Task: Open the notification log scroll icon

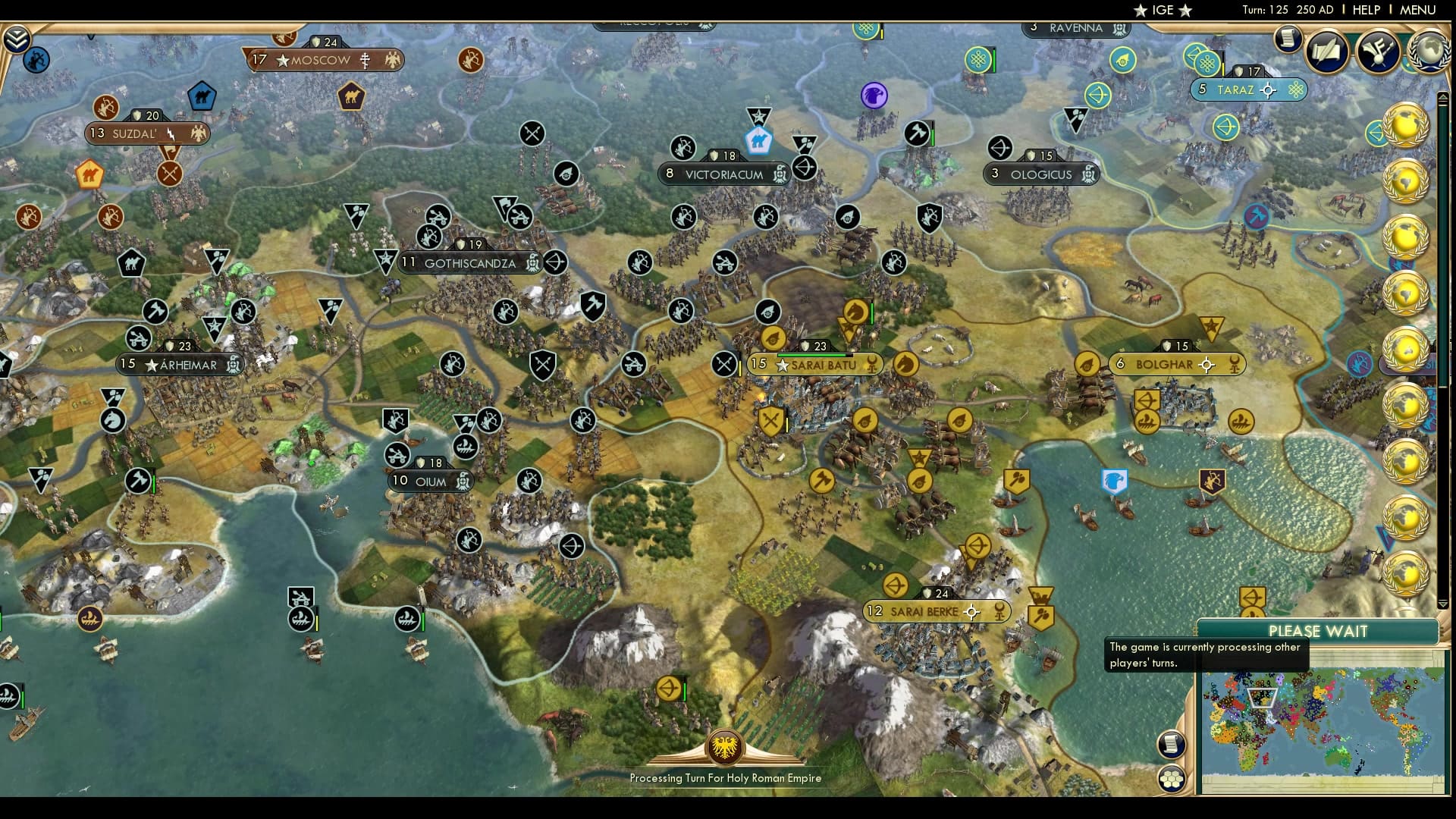Action: [x=1287, y=39]
